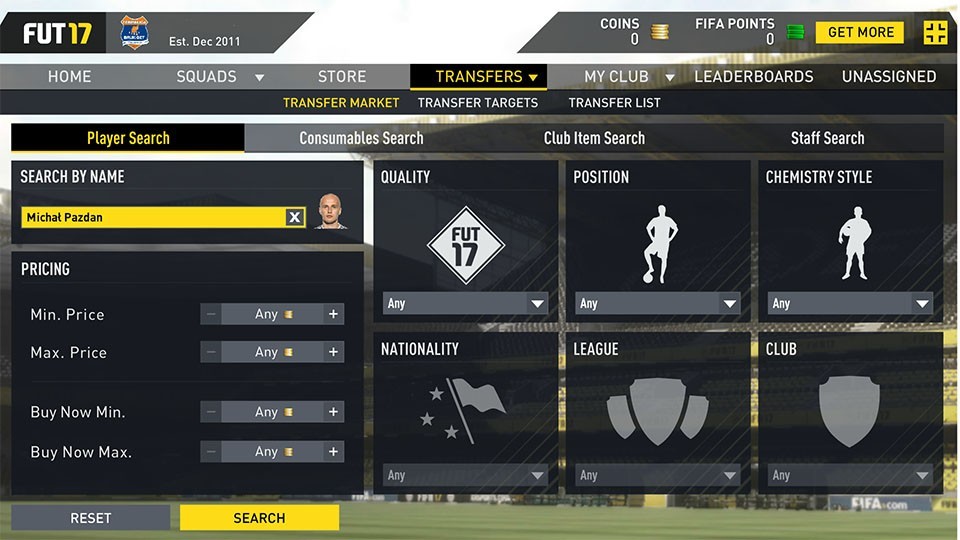
Task: Navigate to the HOME menu
Action: click(70, 77)
